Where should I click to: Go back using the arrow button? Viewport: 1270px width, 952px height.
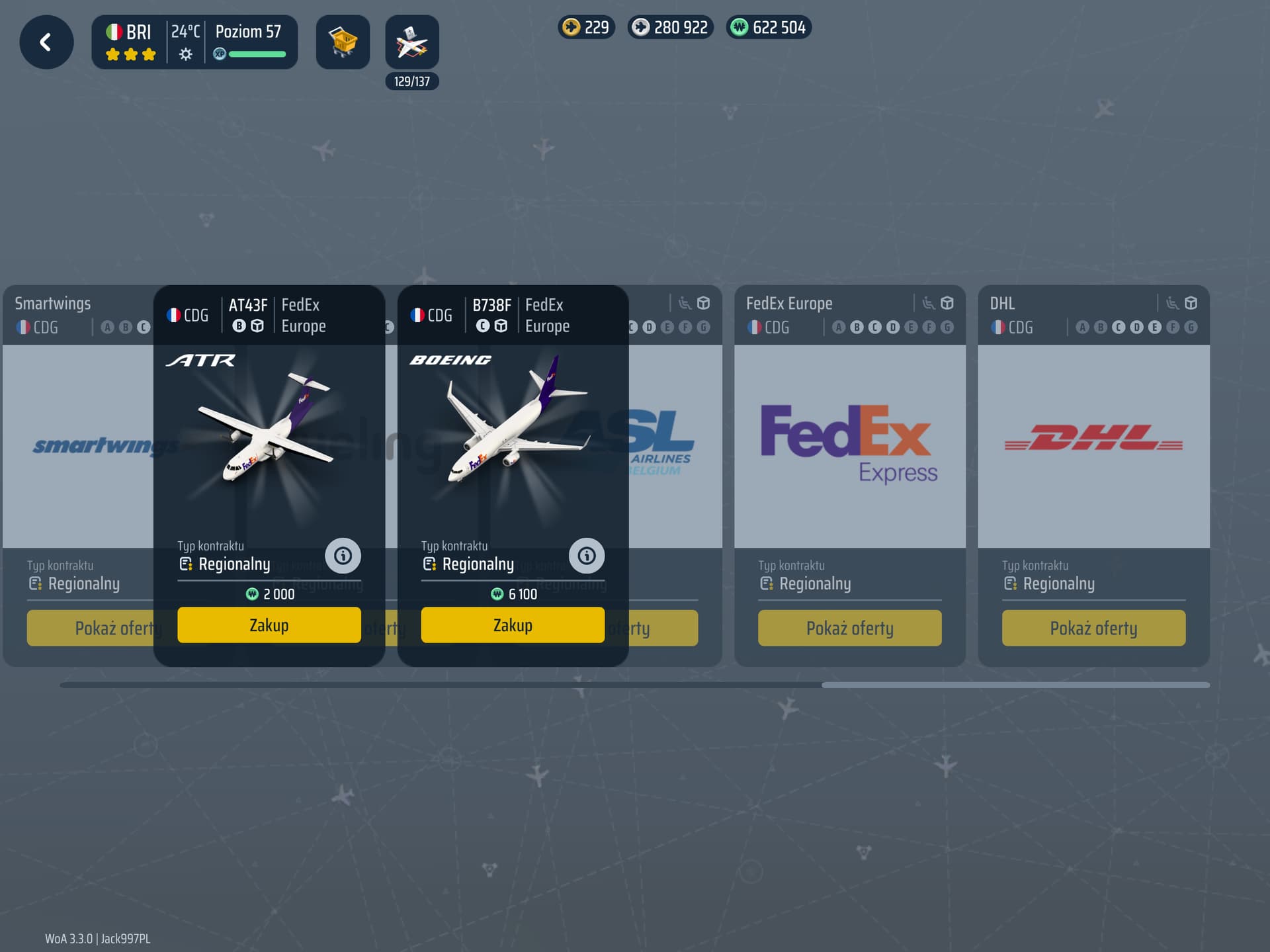coord(46,42)
